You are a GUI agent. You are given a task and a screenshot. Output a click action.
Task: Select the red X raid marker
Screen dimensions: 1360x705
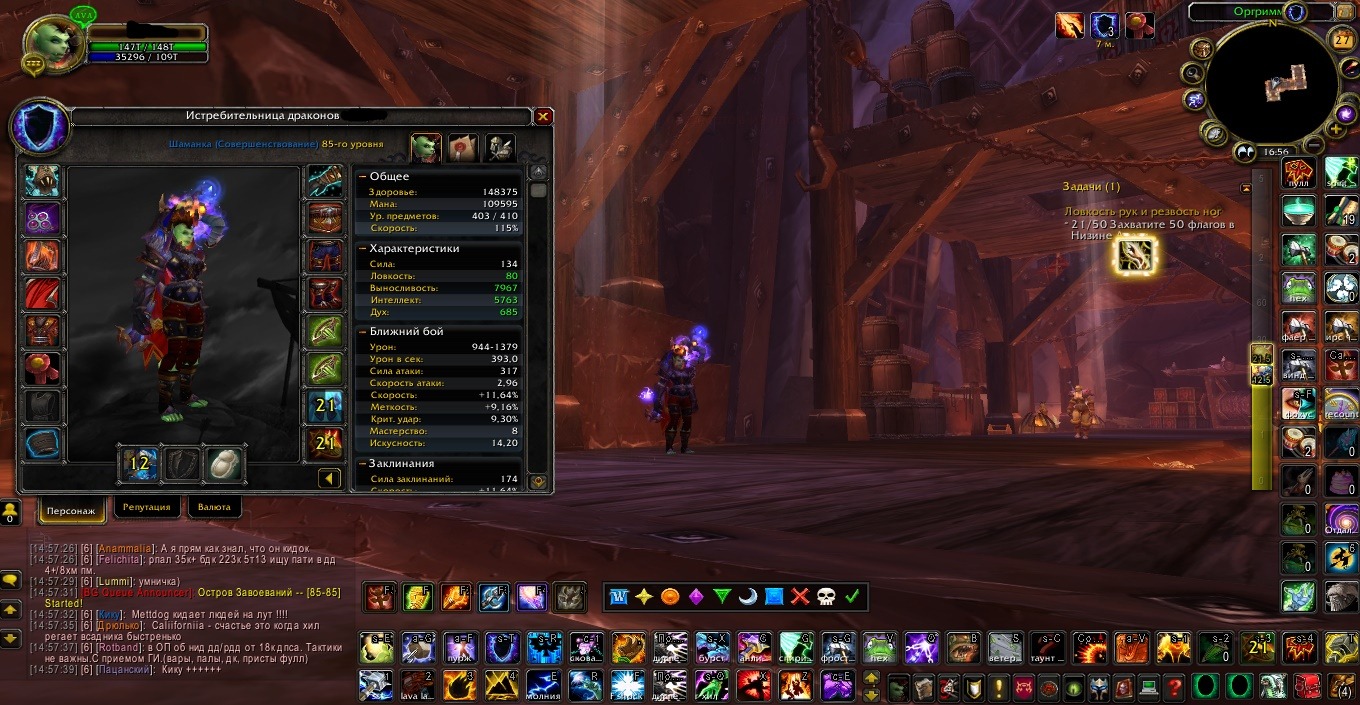[x=800, y=597]
